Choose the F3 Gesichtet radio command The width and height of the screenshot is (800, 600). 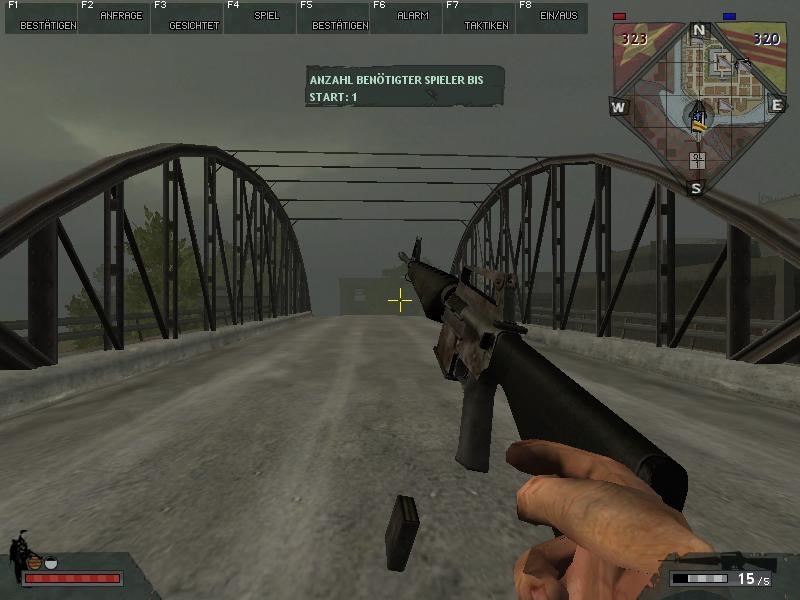[186, 17]
